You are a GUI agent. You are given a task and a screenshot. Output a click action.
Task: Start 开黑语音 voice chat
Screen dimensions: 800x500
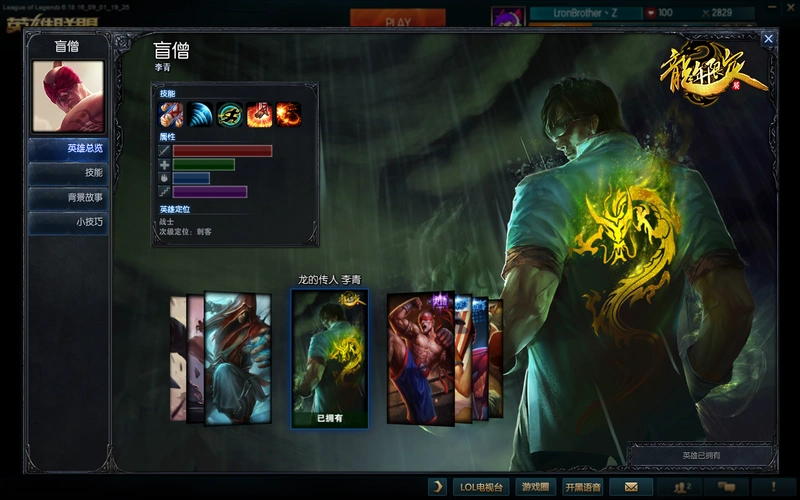pos(583,487)
